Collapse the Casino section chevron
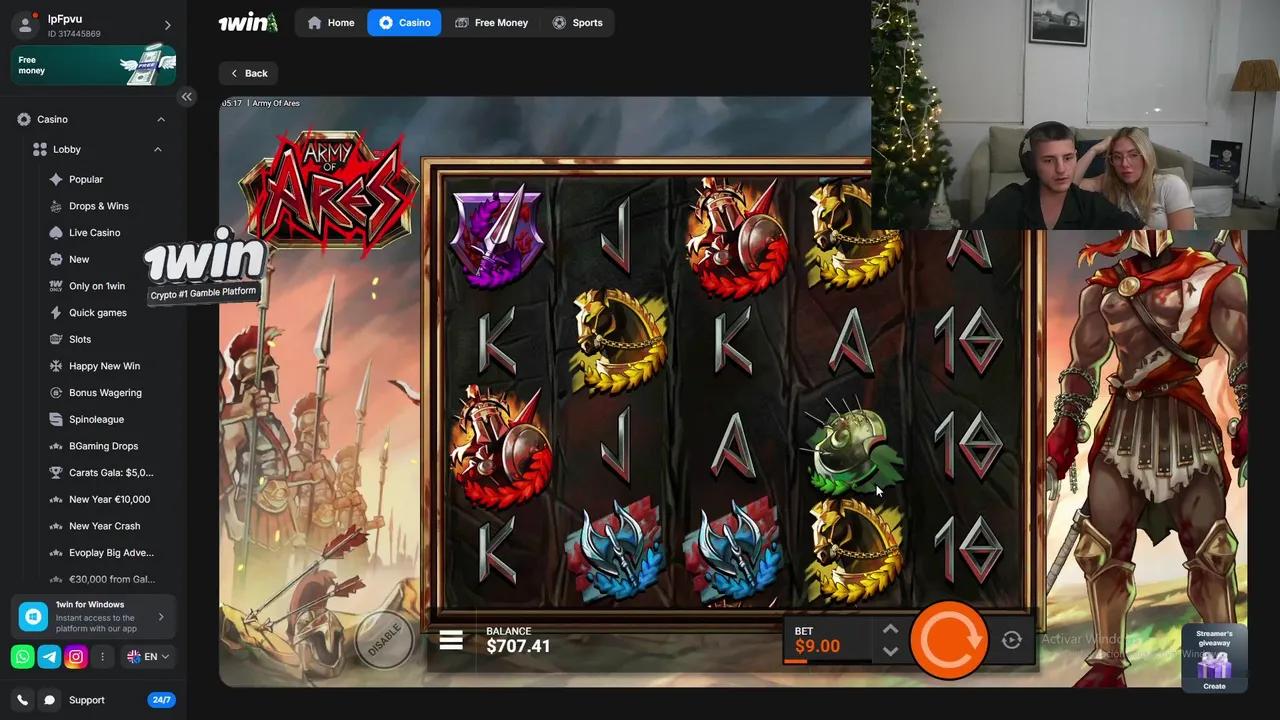The height and width of the screenshot is (720, 1280). 161,119
